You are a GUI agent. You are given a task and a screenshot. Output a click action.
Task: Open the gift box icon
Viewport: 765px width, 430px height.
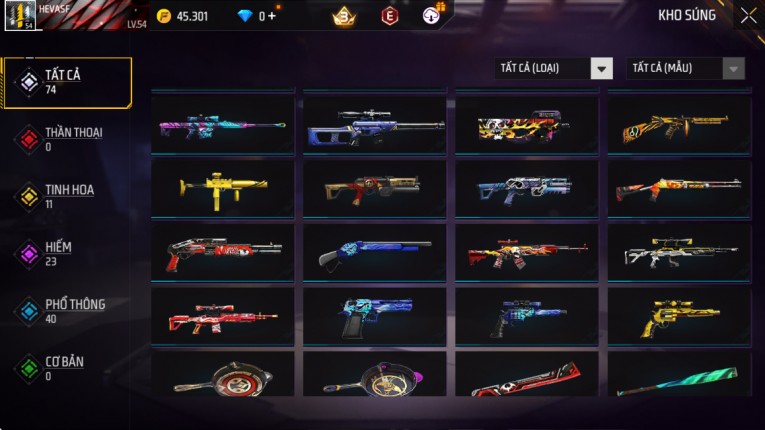point(432,16)
